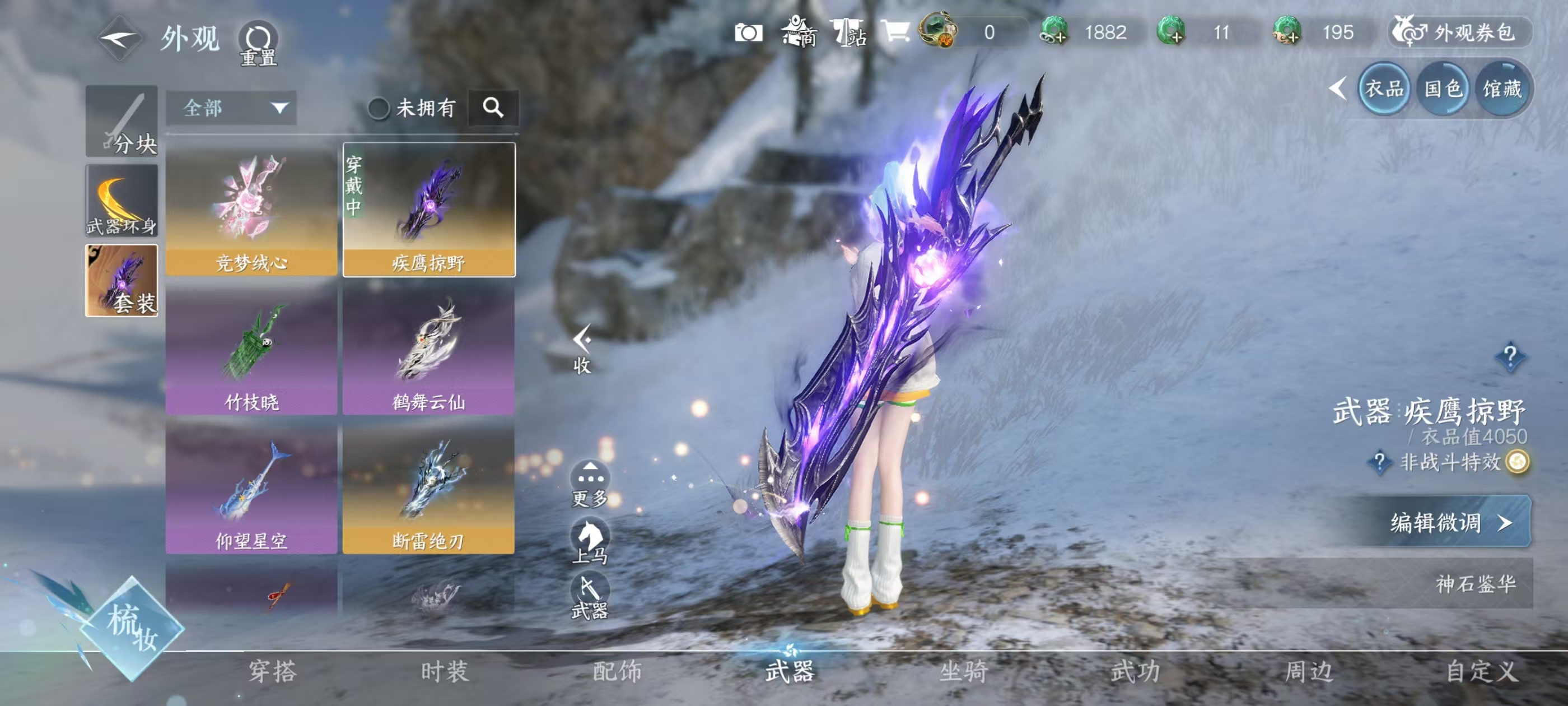Reset appearance with the 重置 button

258,43
